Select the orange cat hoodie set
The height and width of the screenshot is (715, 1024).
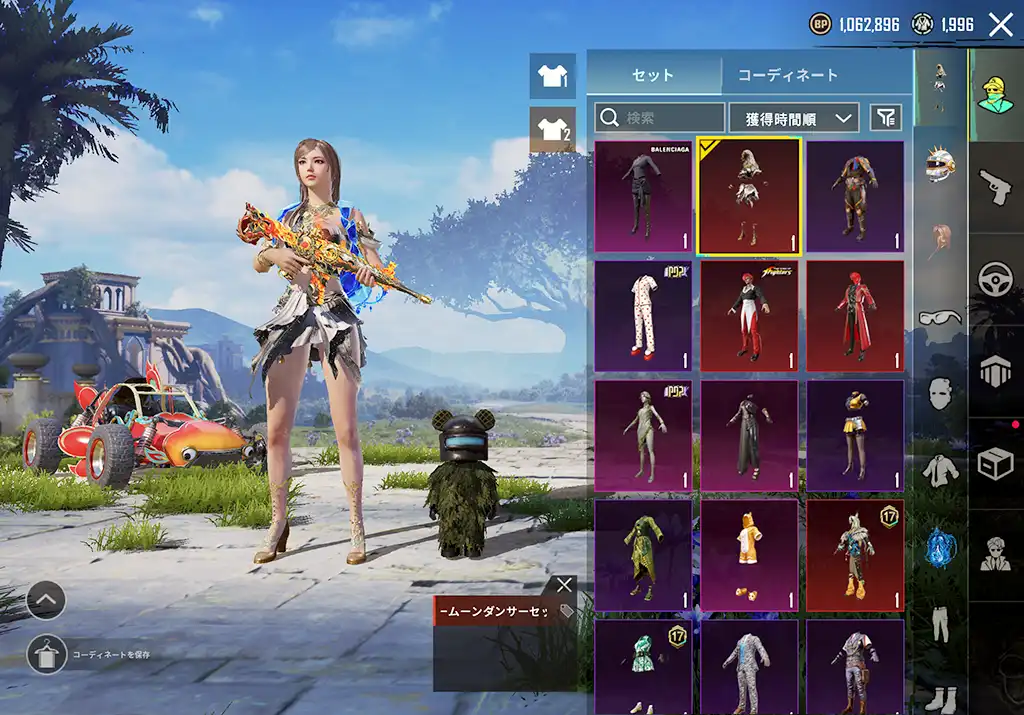pos(749,555)
